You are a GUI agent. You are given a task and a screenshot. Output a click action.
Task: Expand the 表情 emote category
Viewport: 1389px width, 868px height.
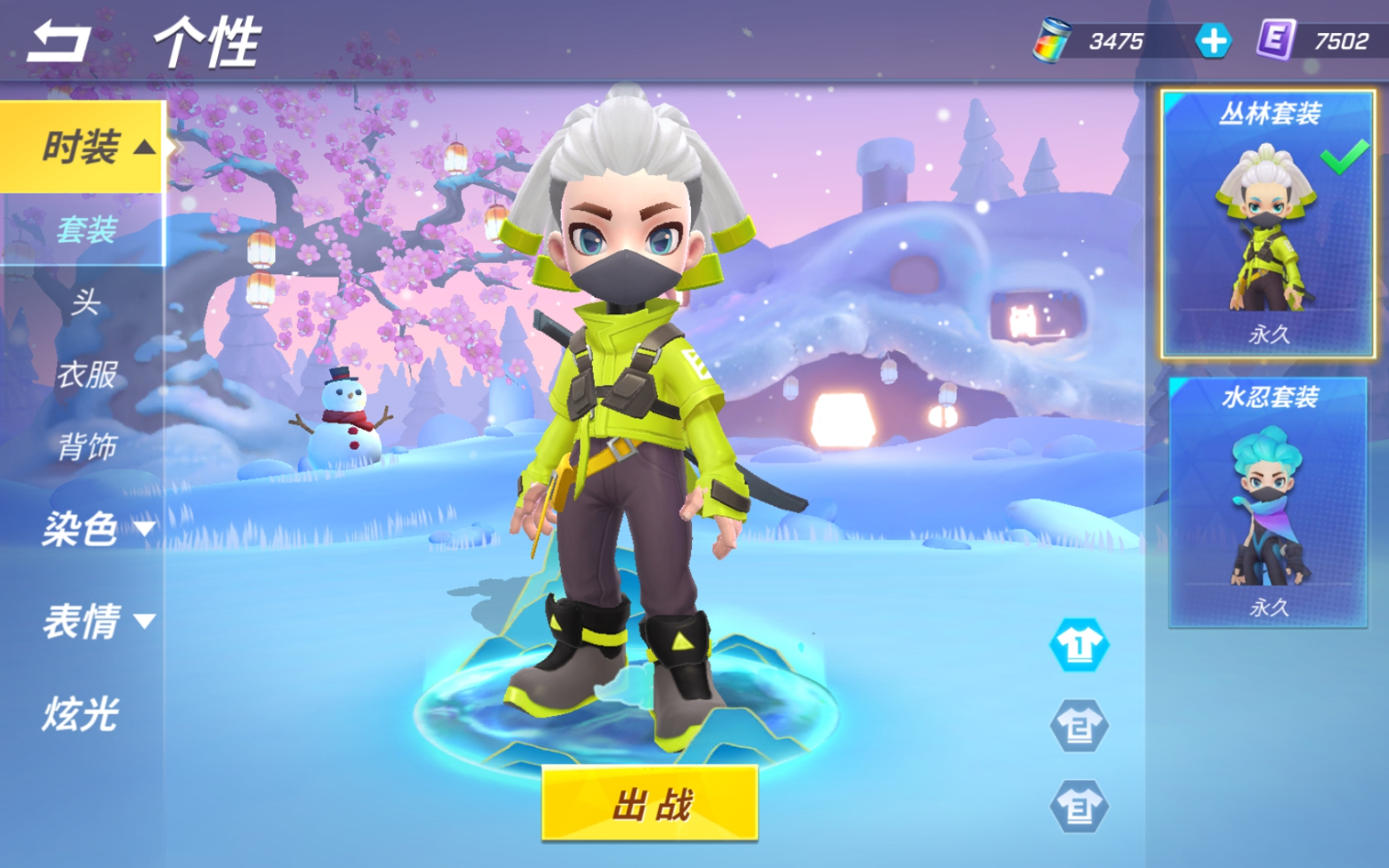click(95, 621)
